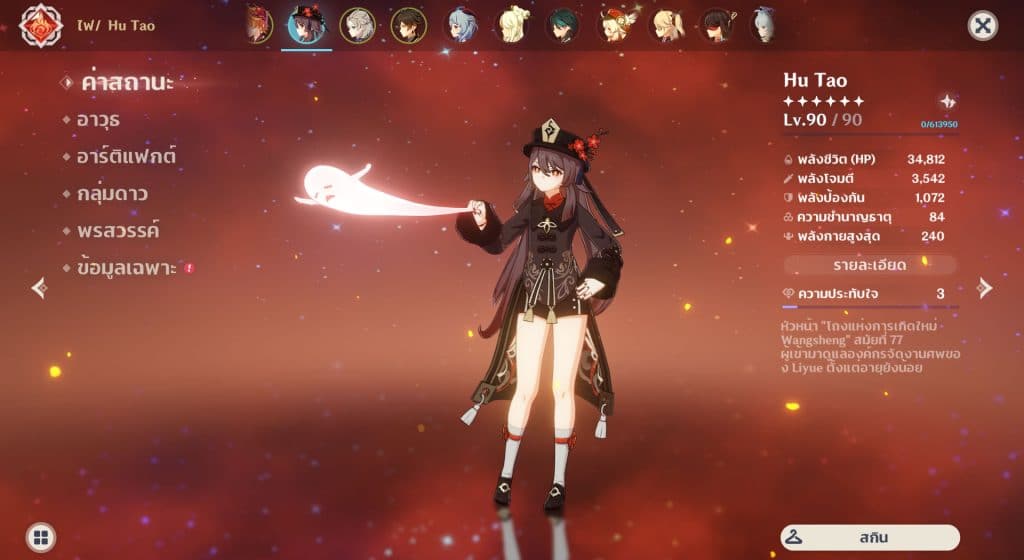Image resolution: width=1024 pixels, height=560 pixels.
Task: Select Hu Tao's highlighted portrait
Action: (306, 25)
